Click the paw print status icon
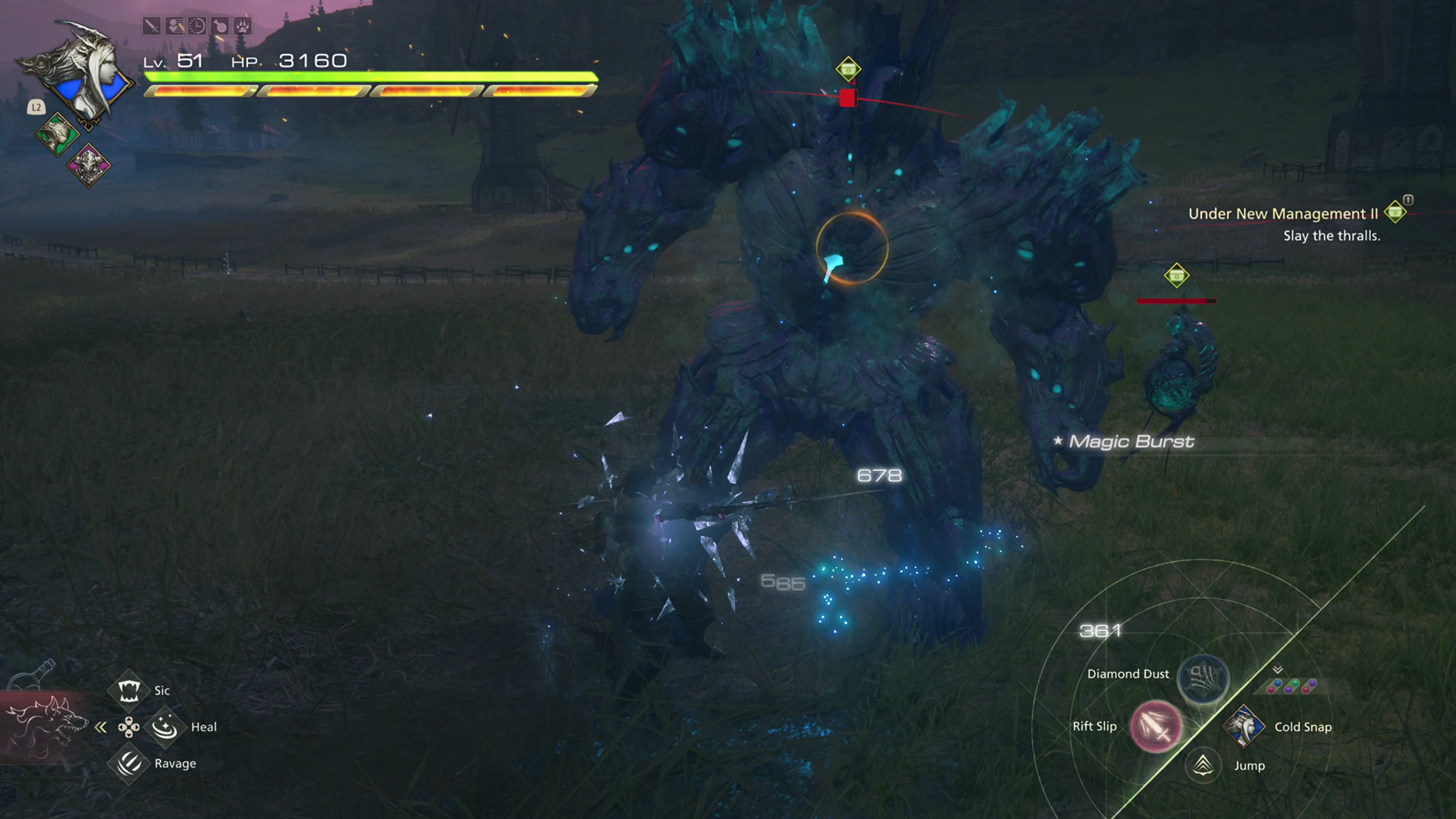The height and width of the screenshot is (819, 1456). pyautogui.click(x=243, y=26)
